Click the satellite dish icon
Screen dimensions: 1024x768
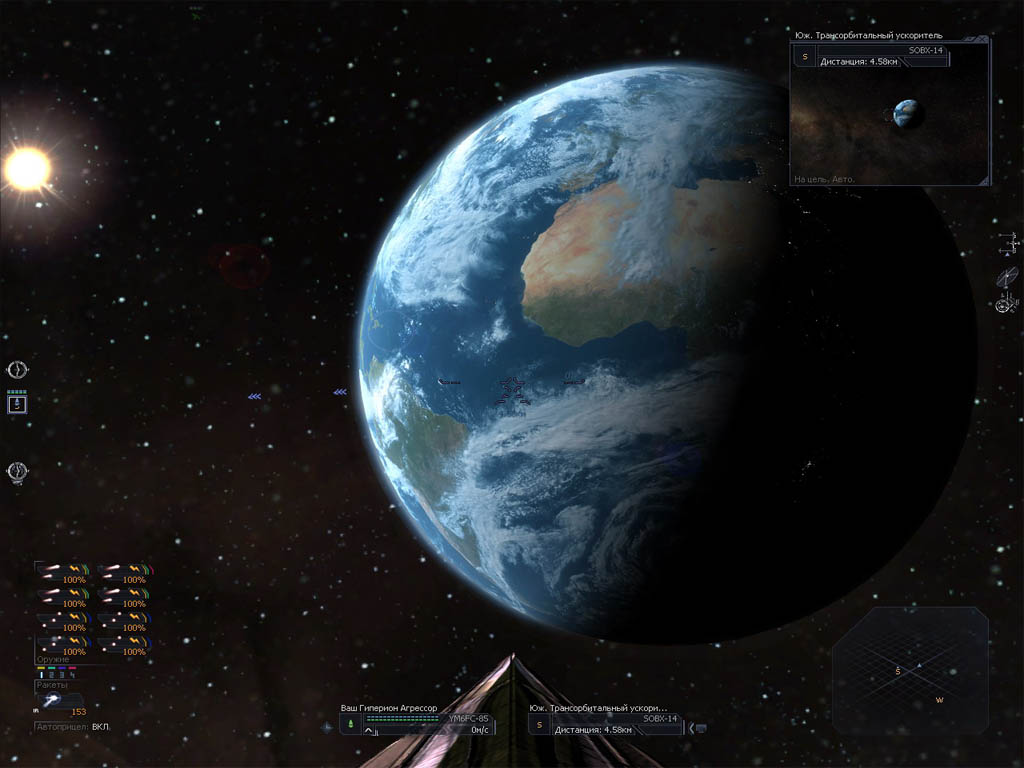(x=1008, y=276)
